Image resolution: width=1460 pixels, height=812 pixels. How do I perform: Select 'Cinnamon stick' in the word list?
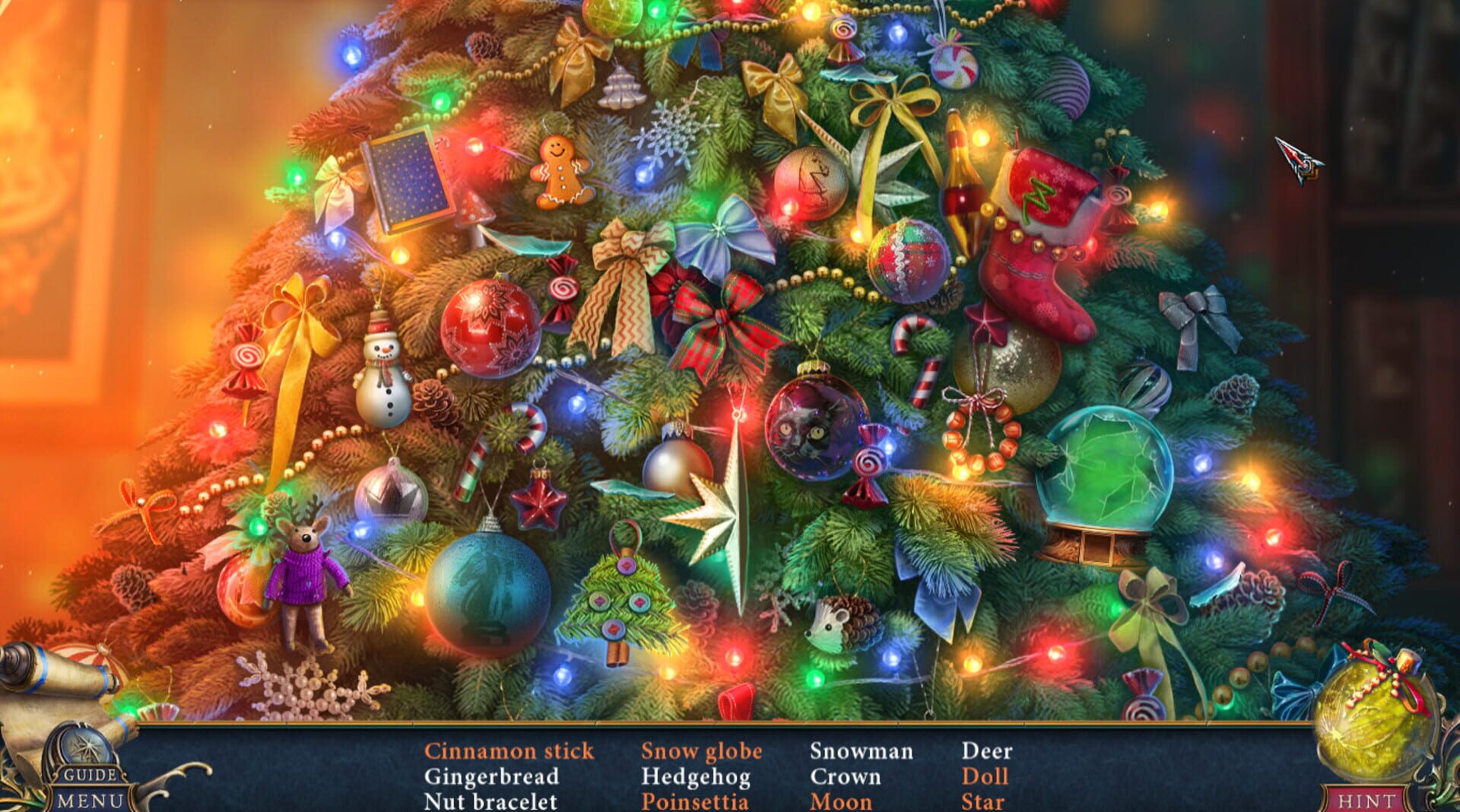pos(510,751)
